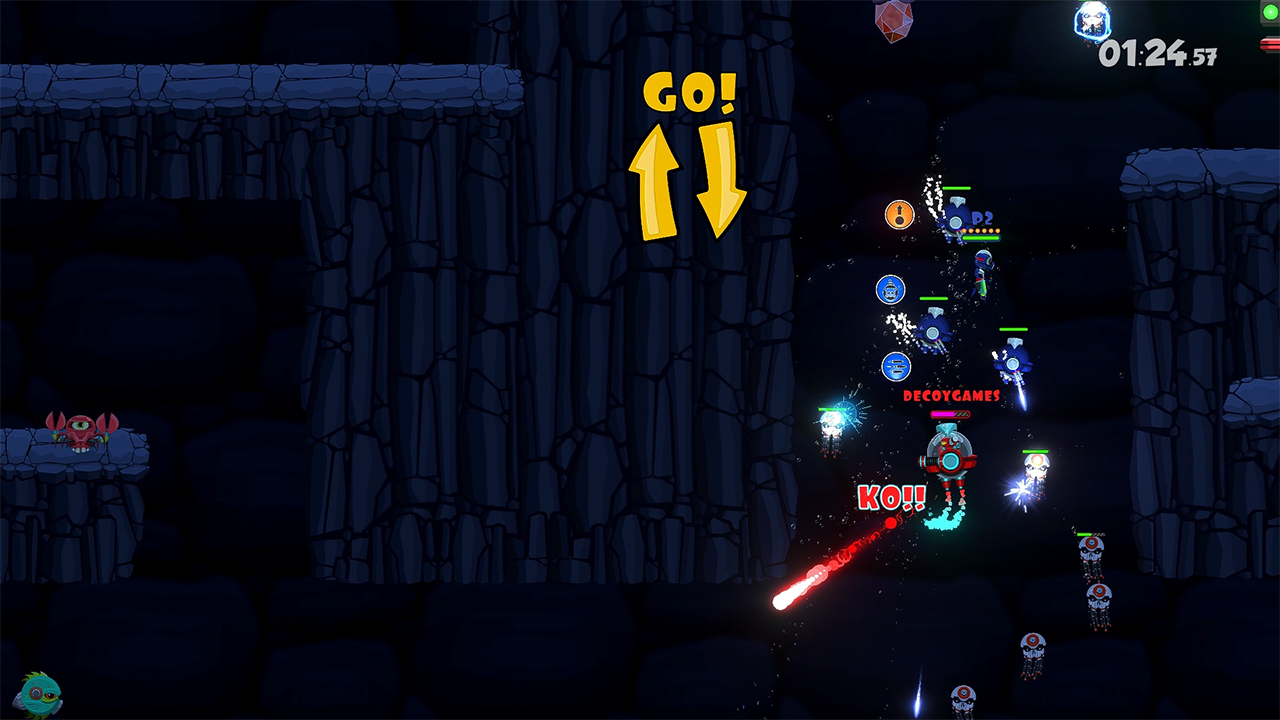Click the DECOYGAMES player name
Screen dimensions: 1280x720
click(953, 396)
